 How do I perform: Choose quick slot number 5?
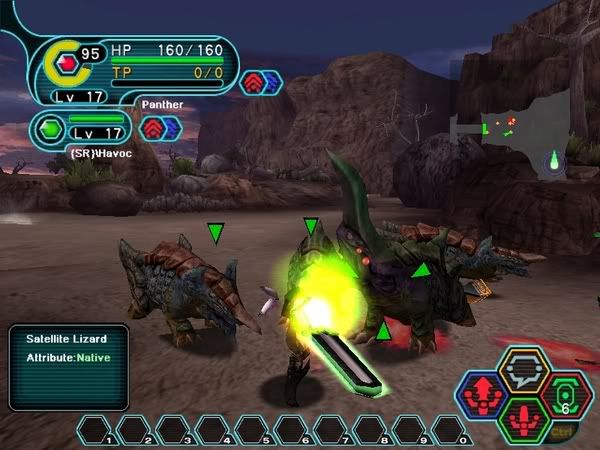pyautogui.click(x=252, y=431)
